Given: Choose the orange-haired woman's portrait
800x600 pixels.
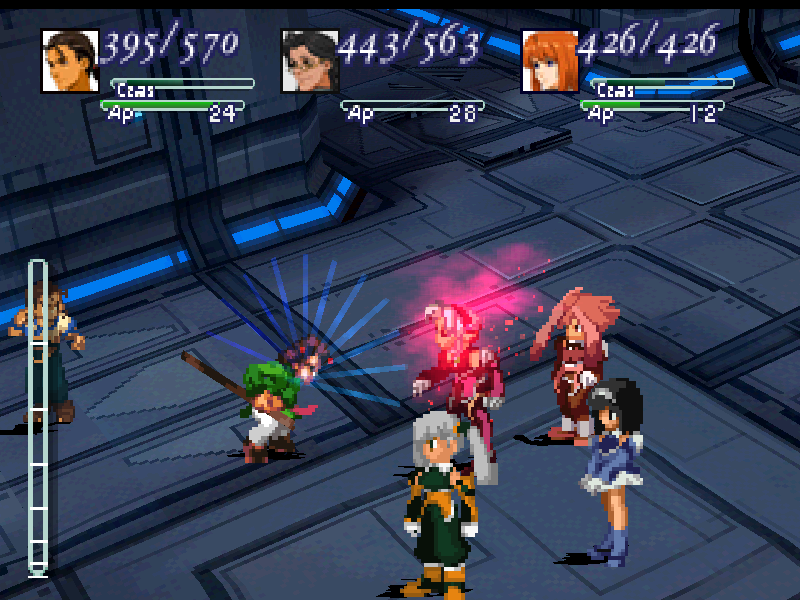Looking at the screenshot, I should click(550, 61).
